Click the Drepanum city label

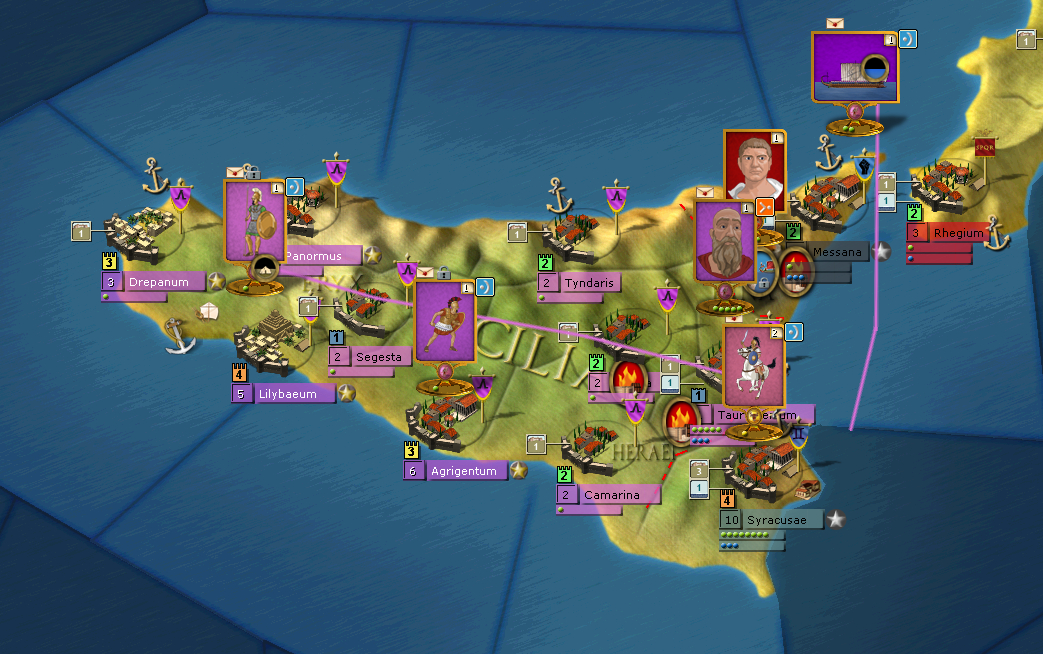(160, 282)
